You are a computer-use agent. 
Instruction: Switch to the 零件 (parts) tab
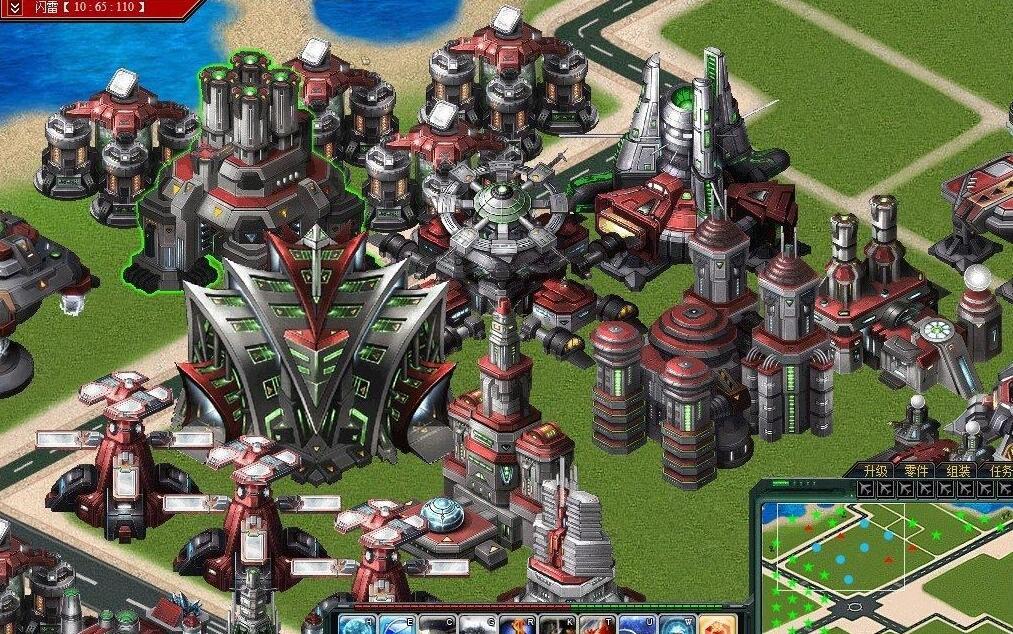[x=918, y=470]
